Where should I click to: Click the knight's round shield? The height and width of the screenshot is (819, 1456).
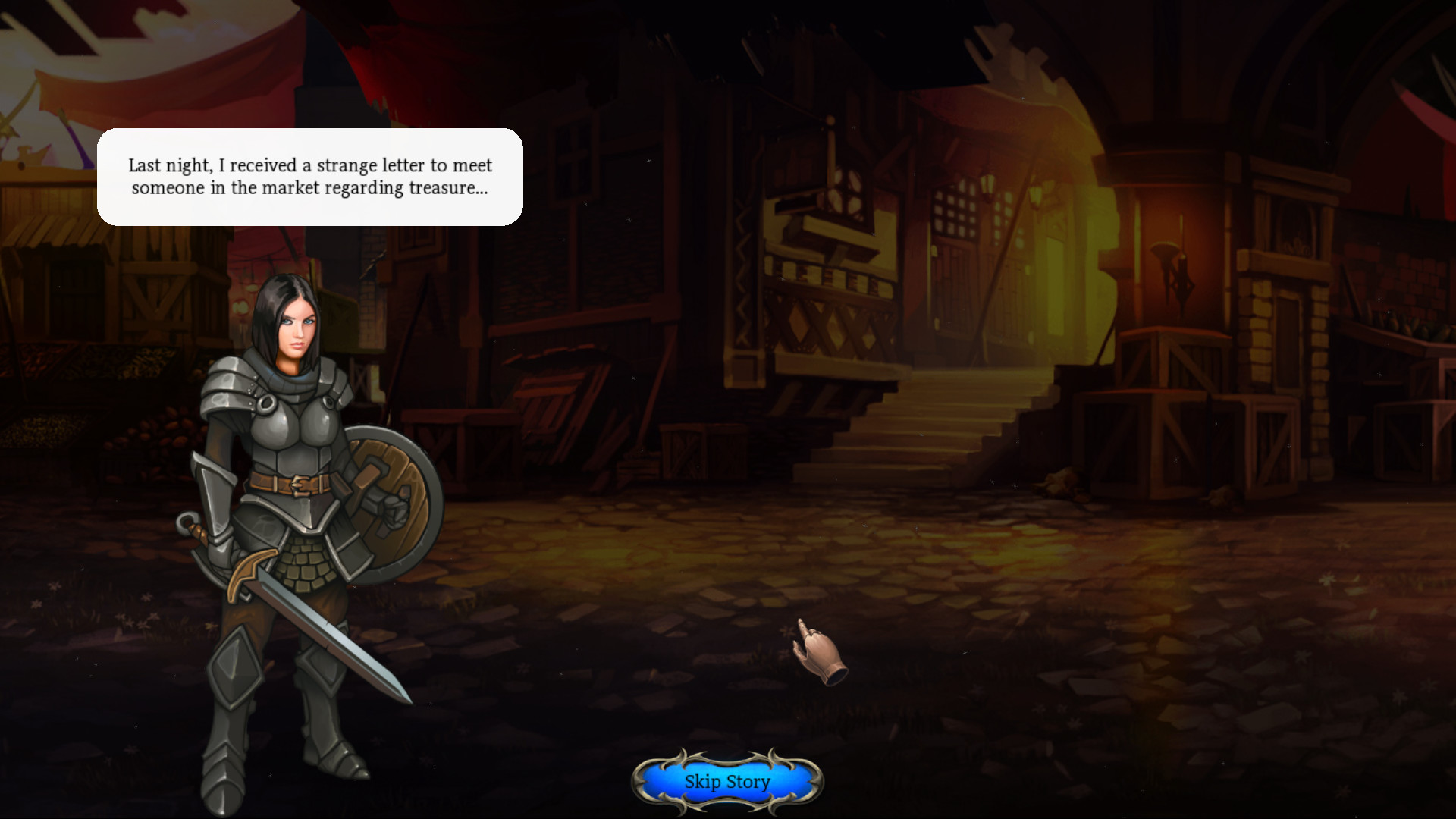click(x=387, y=500)
